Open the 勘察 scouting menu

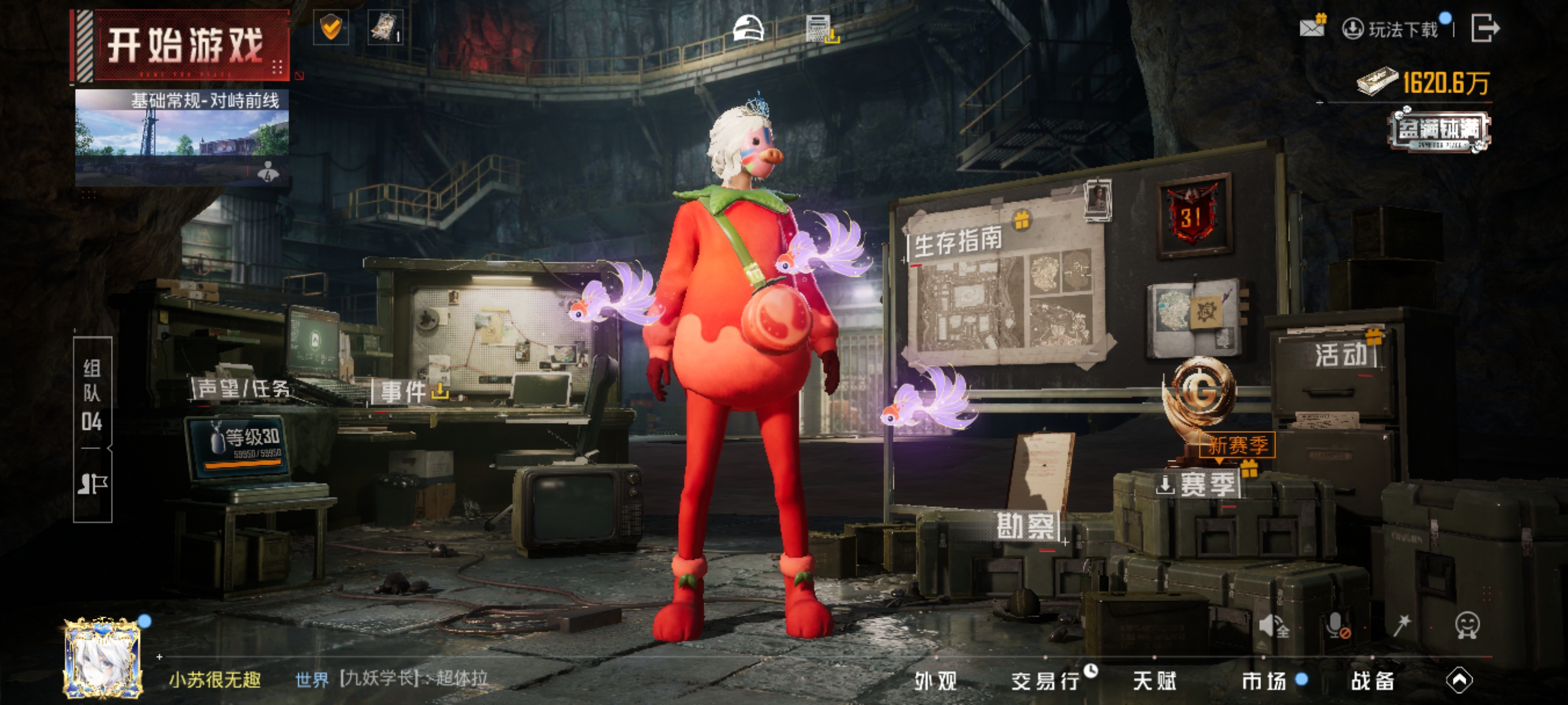point(1025,526)
